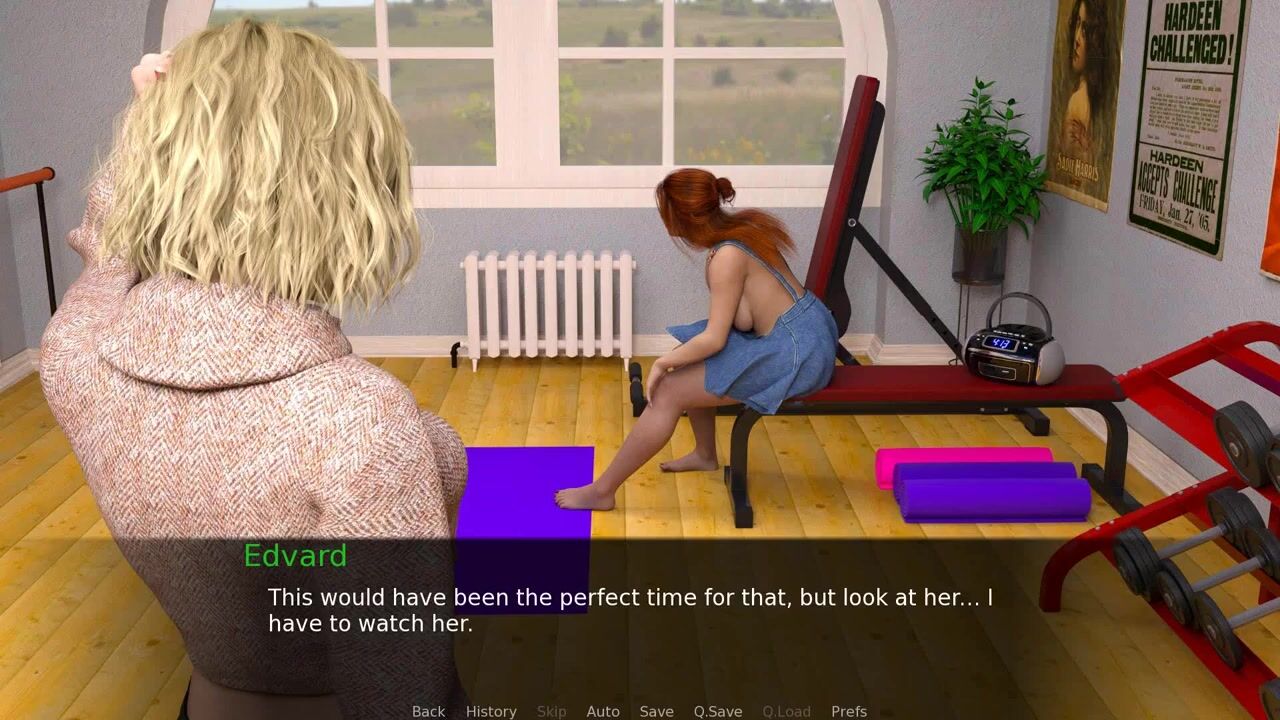Open the dialogue History log
Screen dimensions: 1280x720
[491, 711]
